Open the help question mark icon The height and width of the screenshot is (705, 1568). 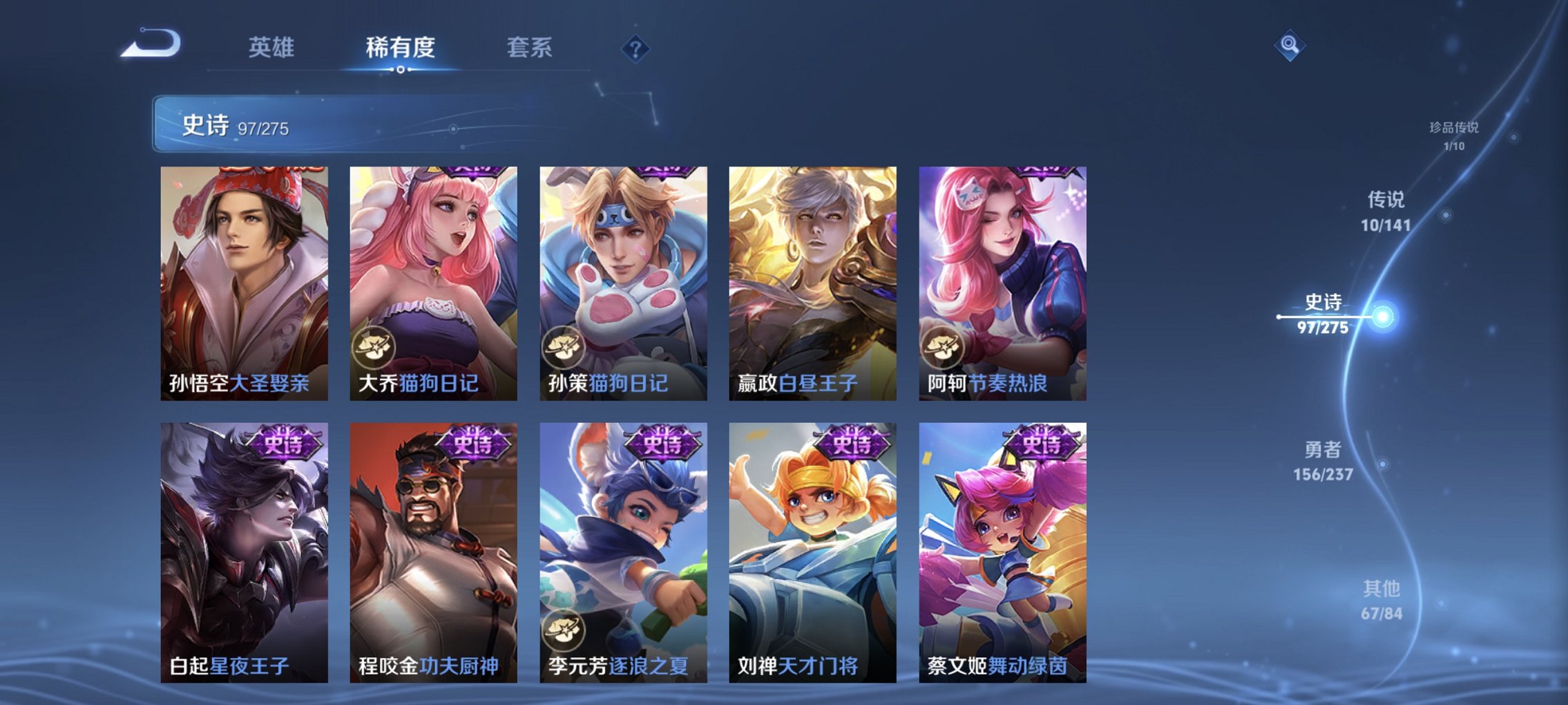pos(635,49)
